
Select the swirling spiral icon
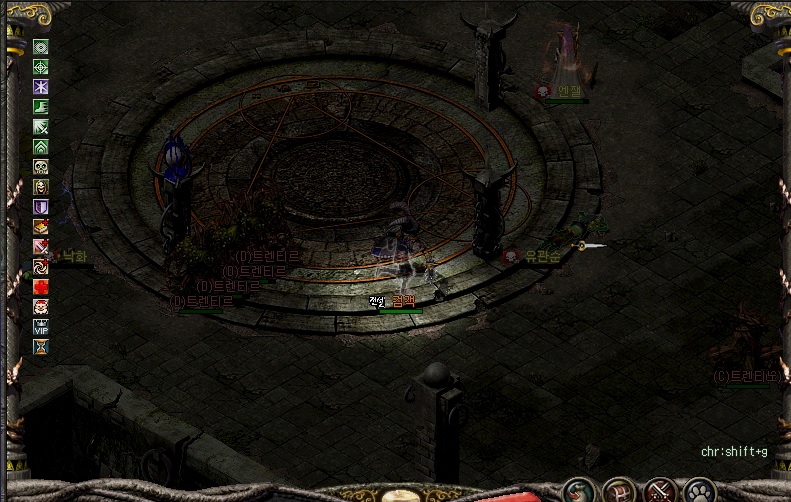[x=41, y=266]
